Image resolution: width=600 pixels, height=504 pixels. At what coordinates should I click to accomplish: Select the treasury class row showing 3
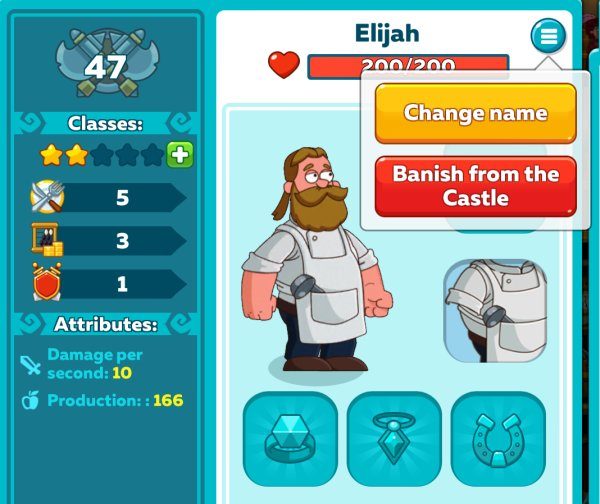pos(107,241)
